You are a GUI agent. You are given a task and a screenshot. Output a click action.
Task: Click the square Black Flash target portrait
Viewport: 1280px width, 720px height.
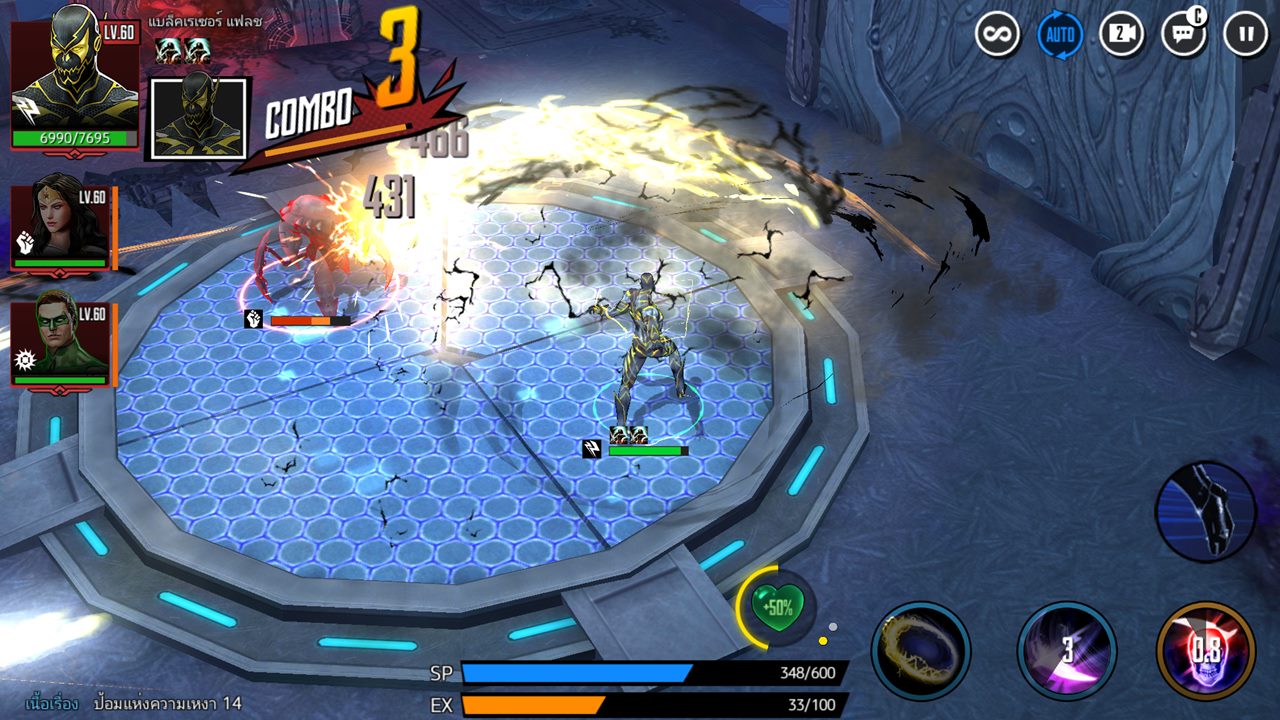point(198,118)
